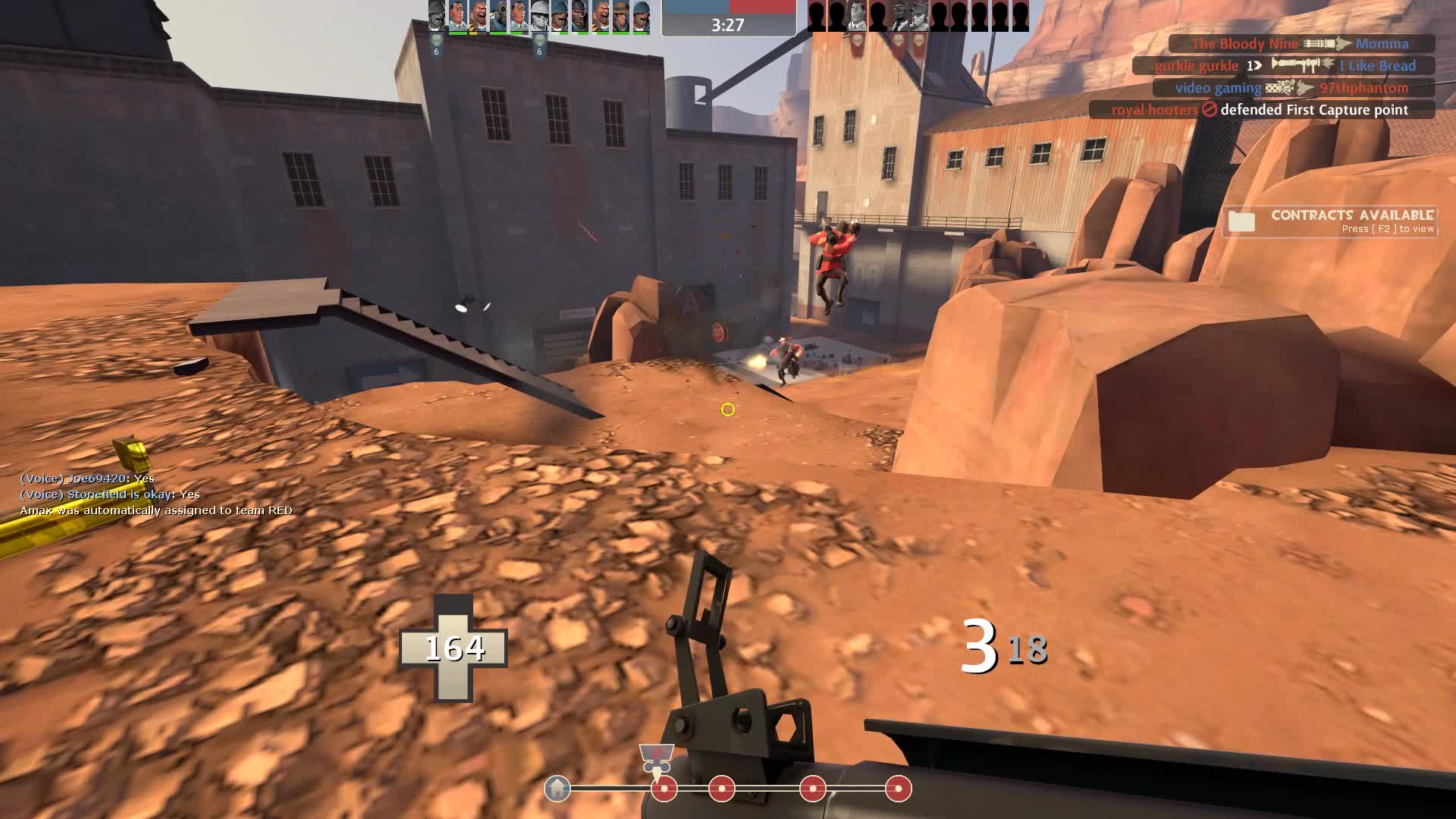Select the BLU Demoman player portrait
This screenshot has height=819, width=1456.
click(x=579, y=15)
